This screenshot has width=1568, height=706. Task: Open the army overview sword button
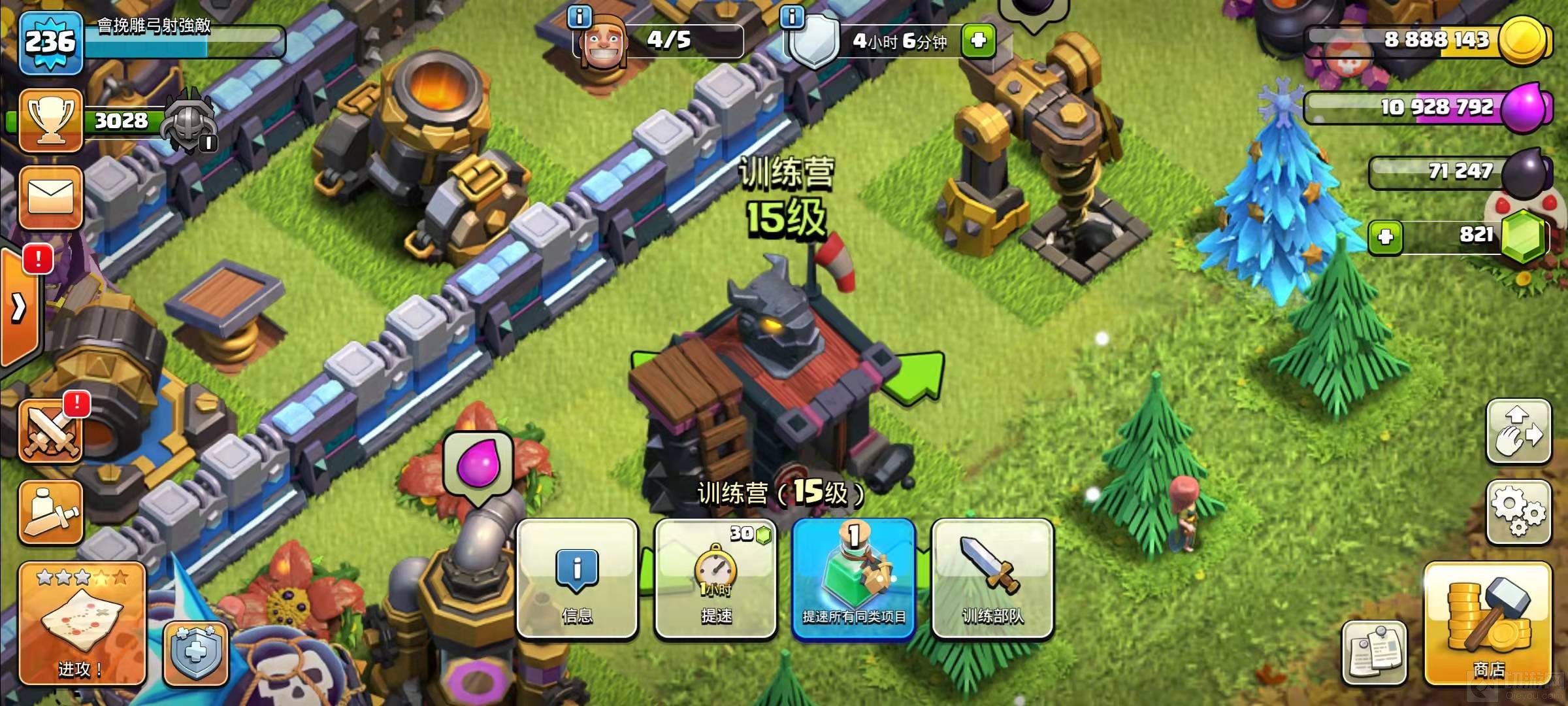click(51, 512)
